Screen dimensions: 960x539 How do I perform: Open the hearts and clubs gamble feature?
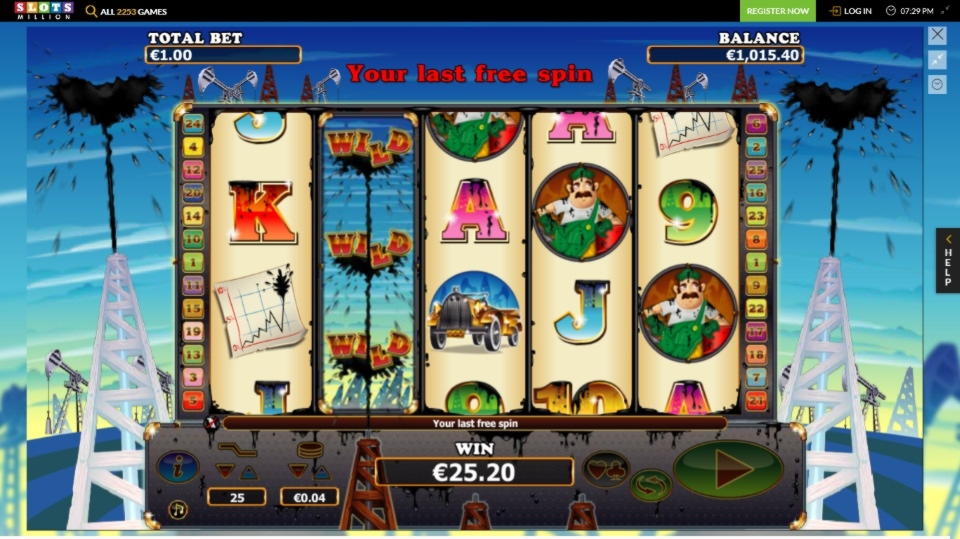pos(606,469)
